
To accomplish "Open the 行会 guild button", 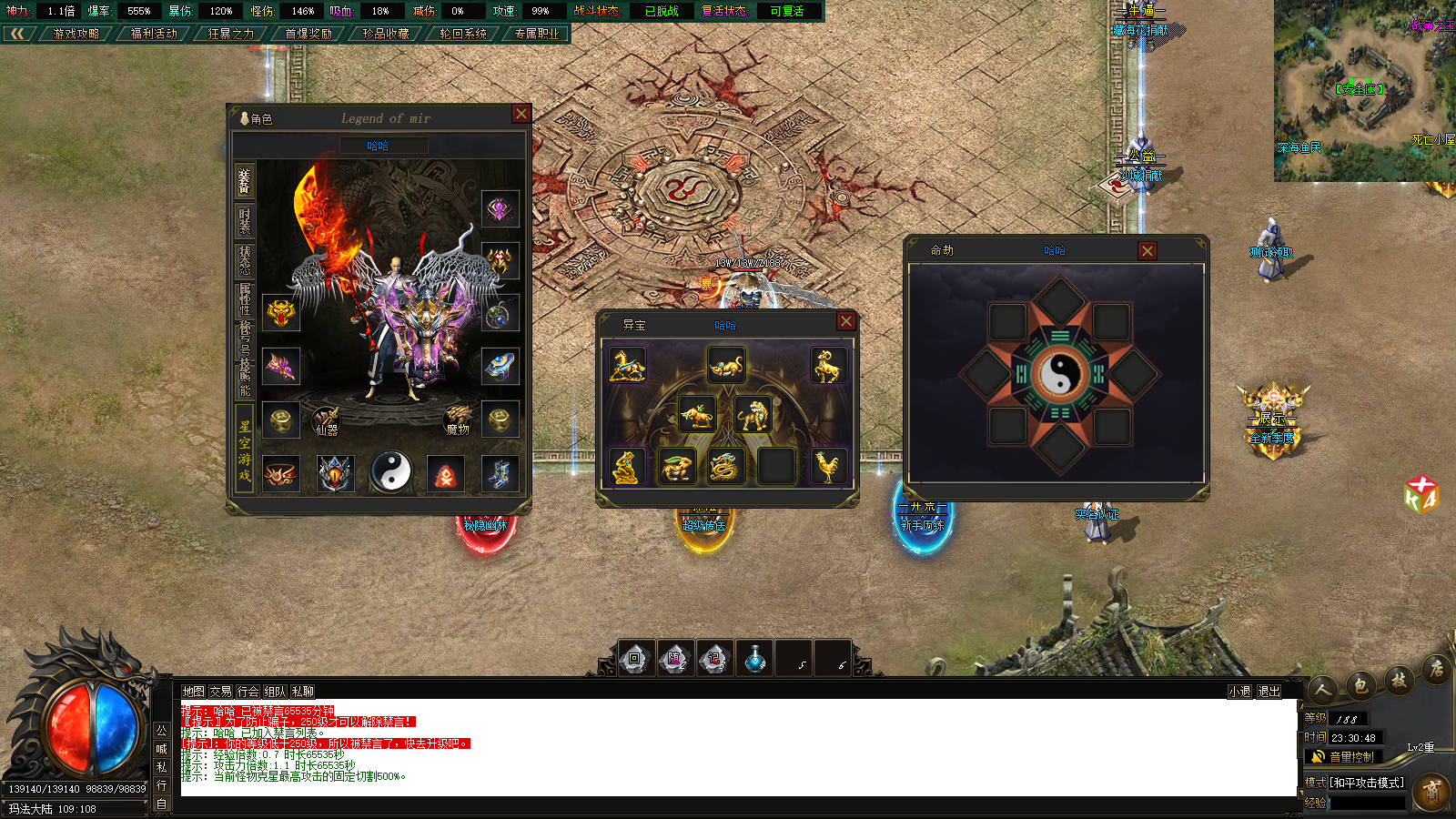I will tap(248, 692).
